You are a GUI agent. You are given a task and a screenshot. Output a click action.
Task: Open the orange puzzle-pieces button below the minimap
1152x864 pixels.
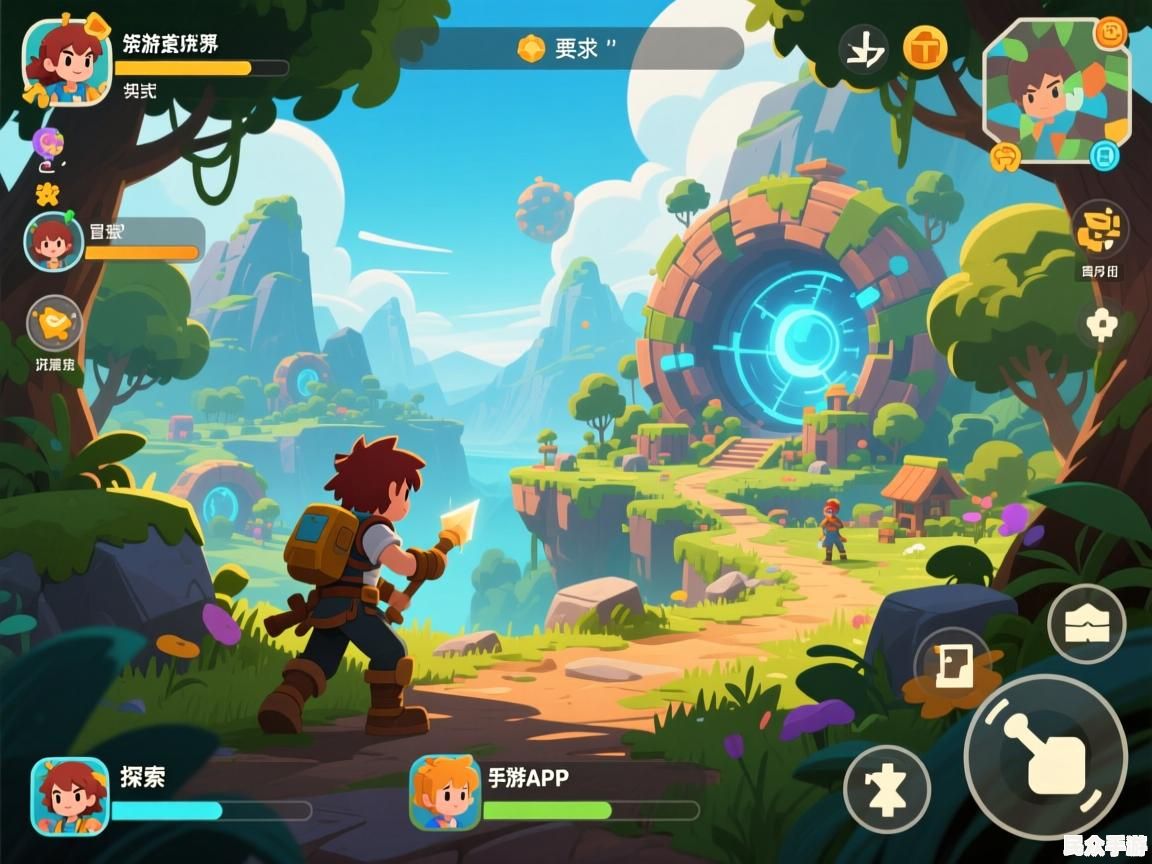pos(1100,230)
